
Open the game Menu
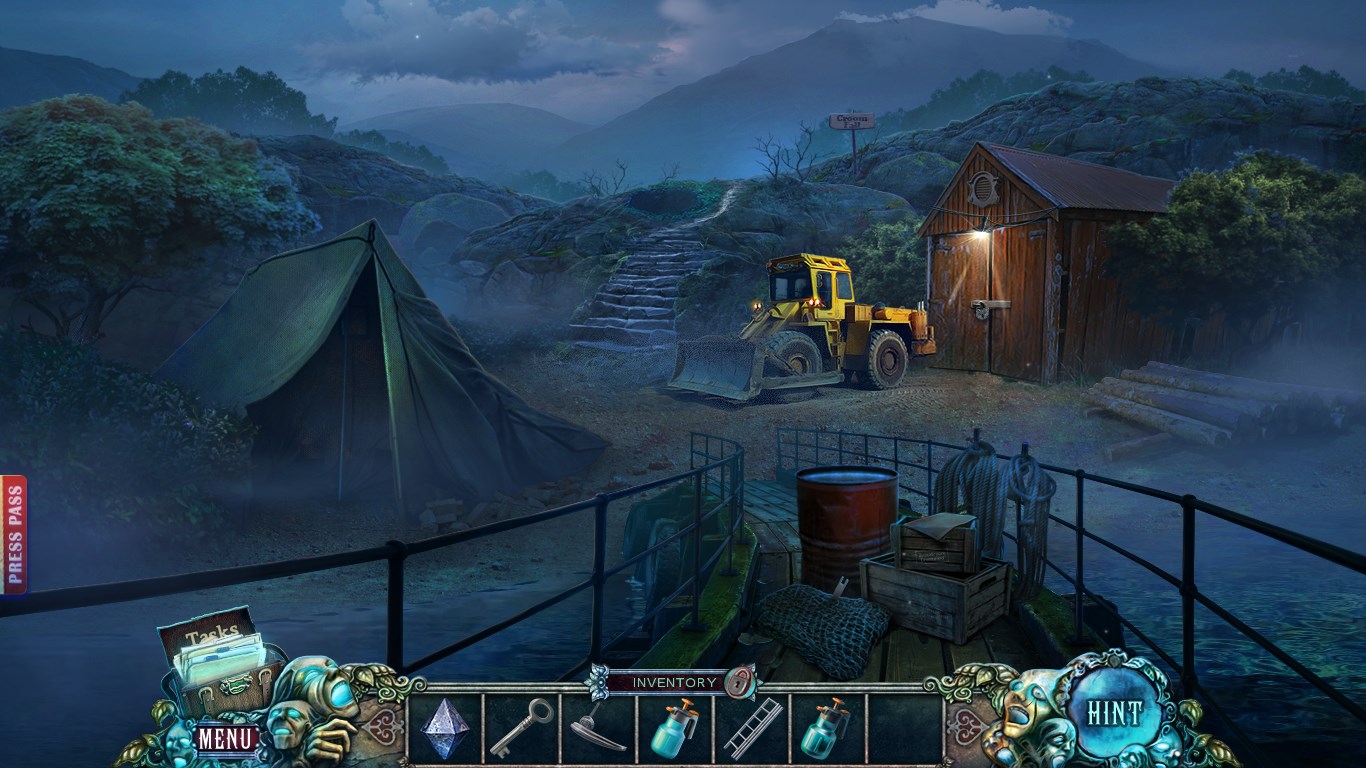(x=226, y=739)
